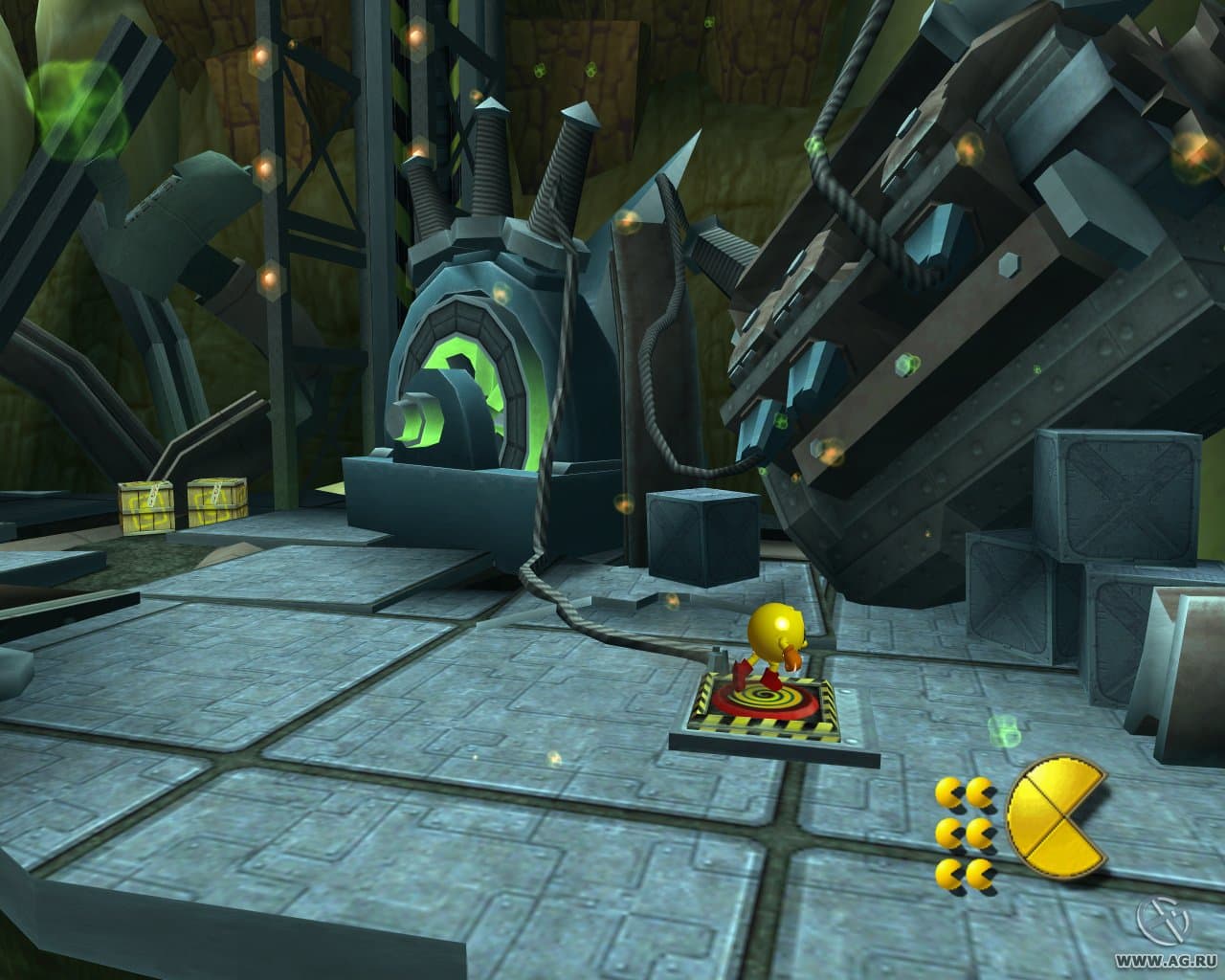Click the bottom-right small Pac-Man life icon
The height and width of the screenshot is (980, 1225).
coord(980,876)
